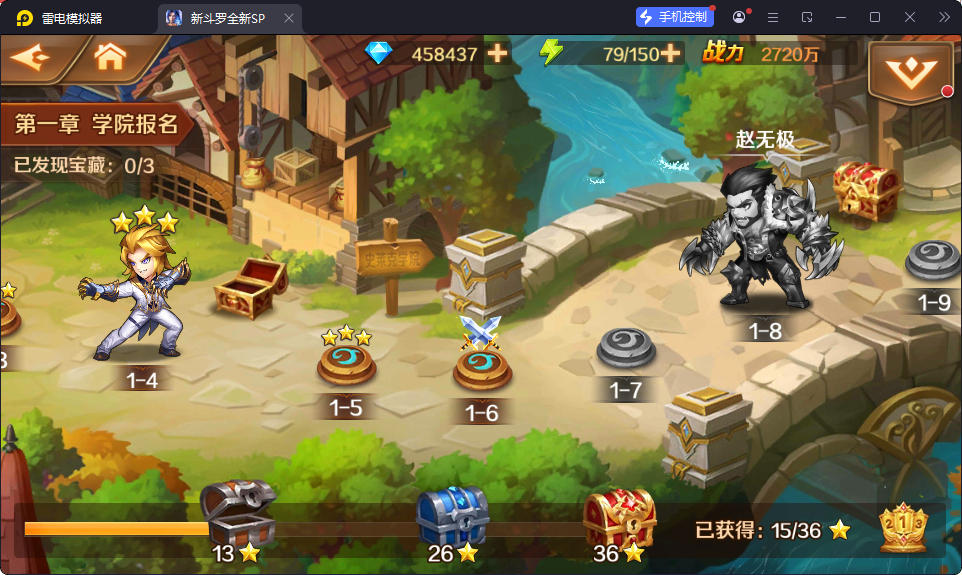
Task: Open the chapter dropdown arrow button
Action: 910,70
